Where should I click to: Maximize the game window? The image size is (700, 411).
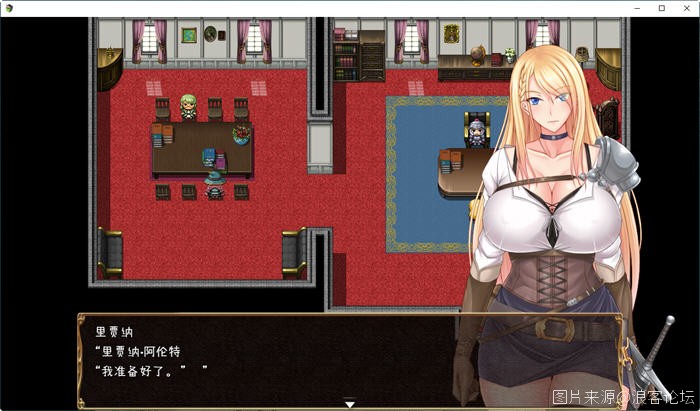coord(661,8)
